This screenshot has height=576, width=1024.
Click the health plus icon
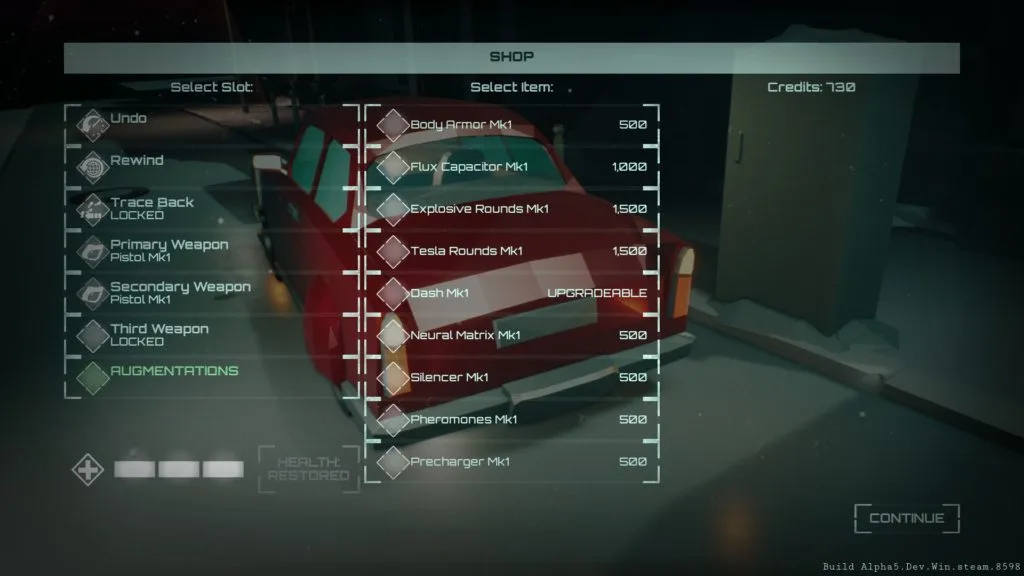tap(86, 469)
